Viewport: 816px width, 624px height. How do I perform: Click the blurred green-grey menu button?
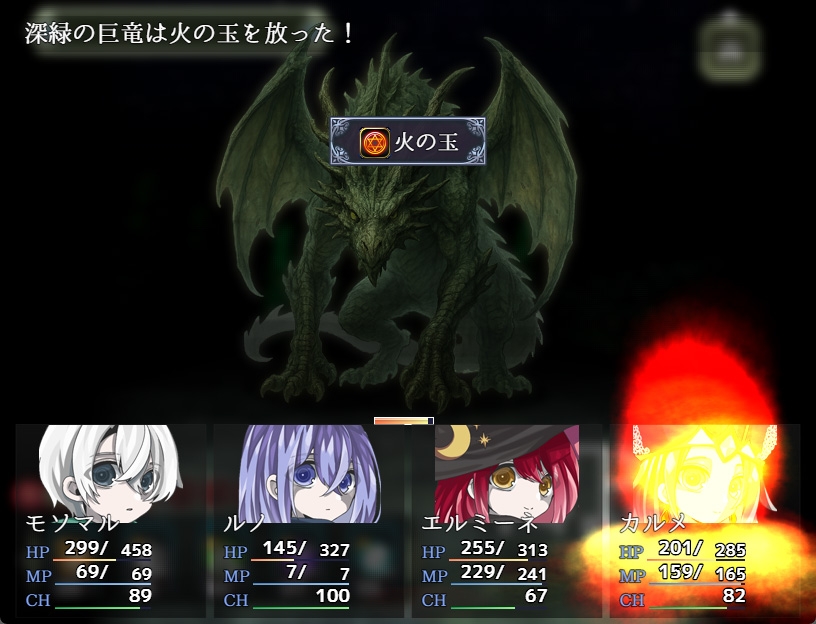pyautogui.click(x=731, y=46)
